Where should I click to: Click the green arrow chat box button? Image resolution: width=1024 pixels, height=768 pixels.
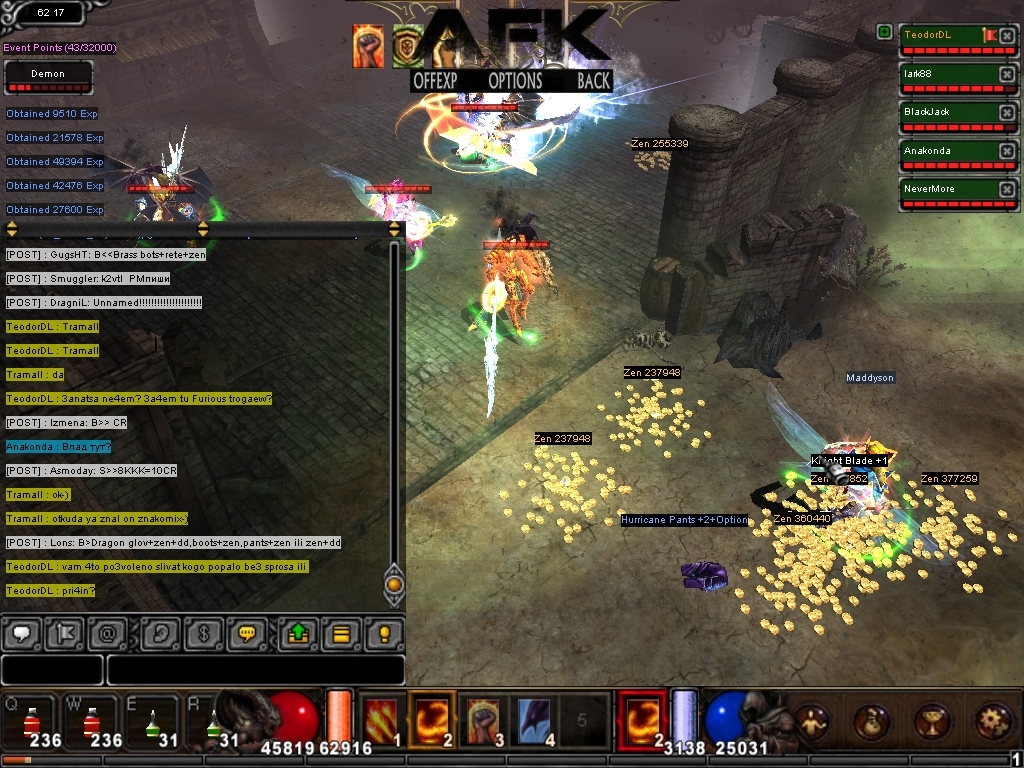(x=298, y=633)
